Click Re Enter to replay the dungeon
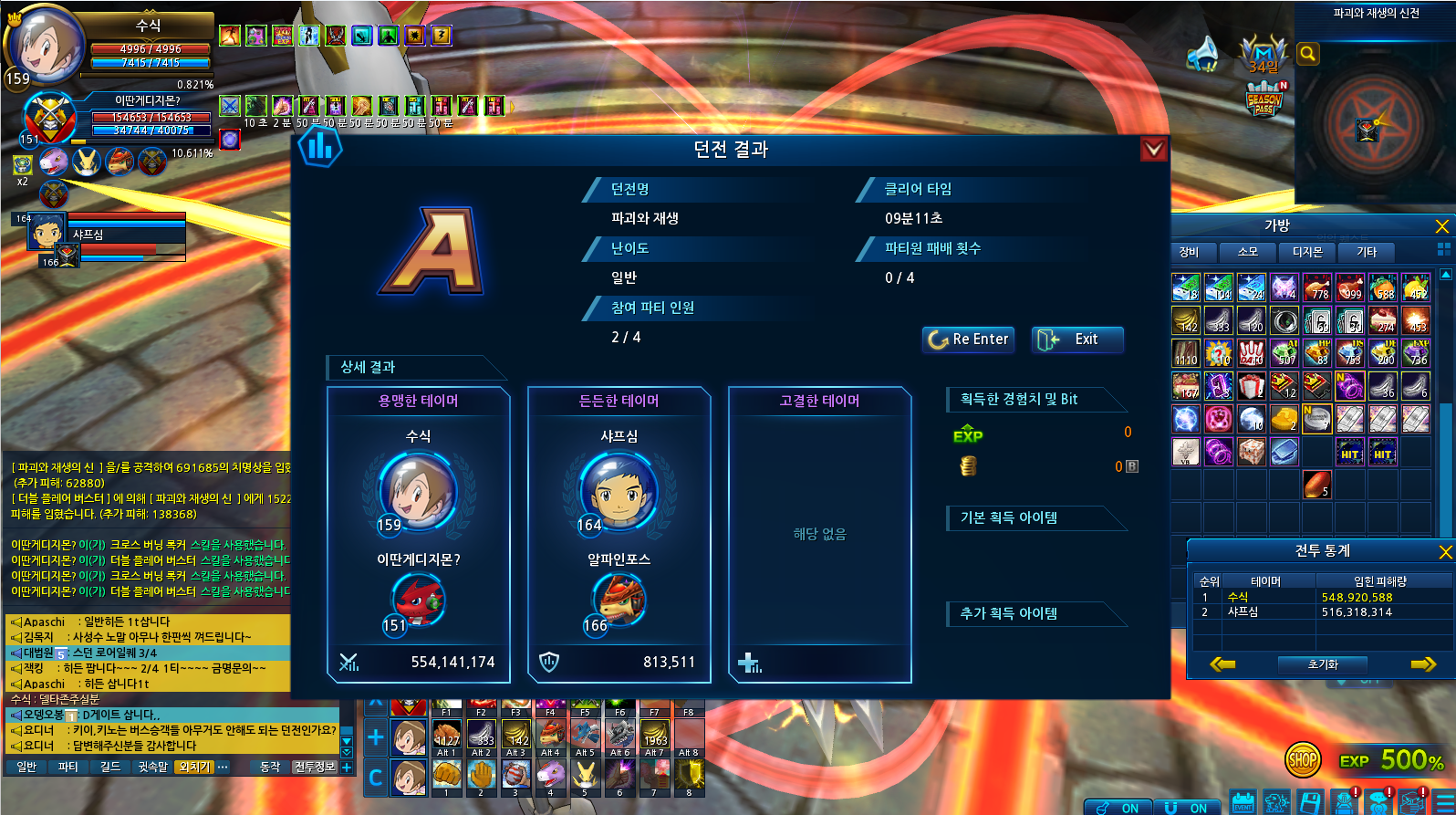Screen dimensions: 1456x815 tap(968, 340)
